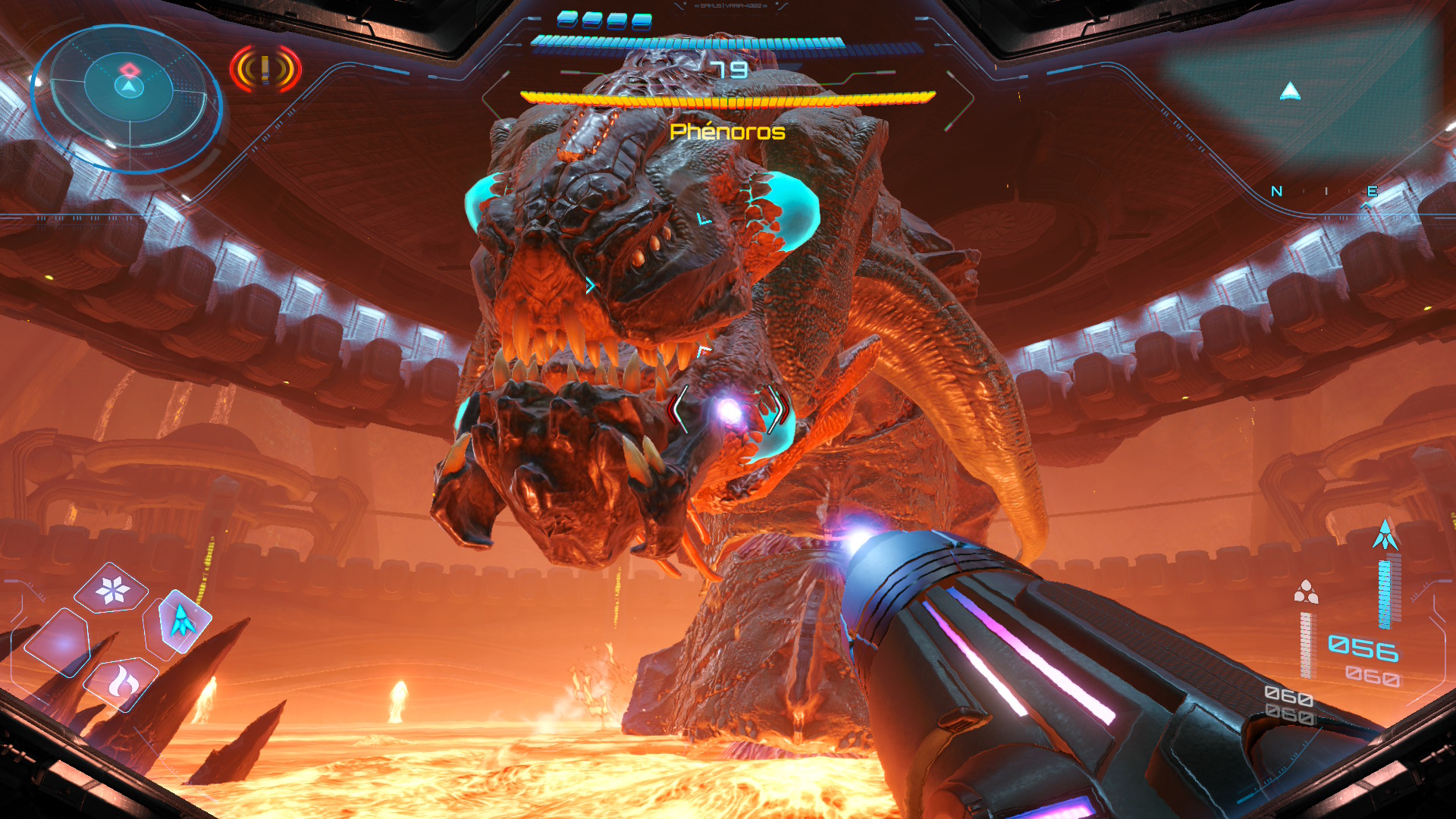This screenshot has height=819, width=1456.
Task: Select the white three-droplet ammo icon
Action: click(1305, 591)
